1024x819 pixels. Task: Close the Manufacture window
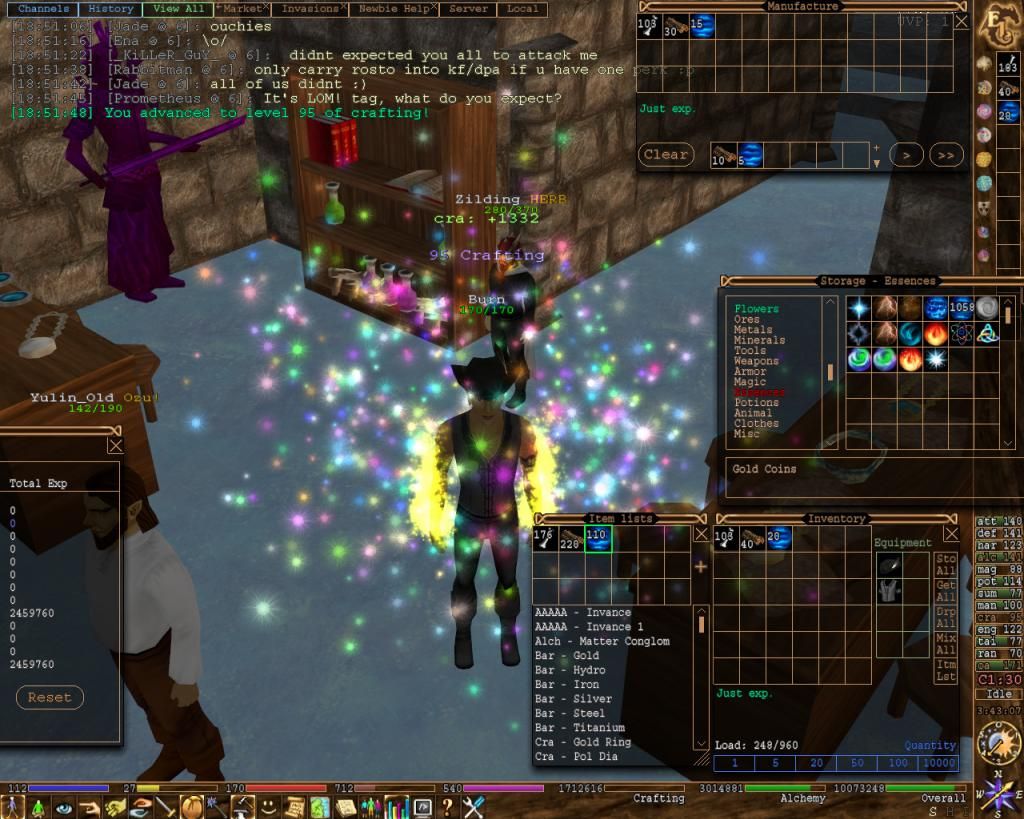pyautogui.click(x=961, y=21)
